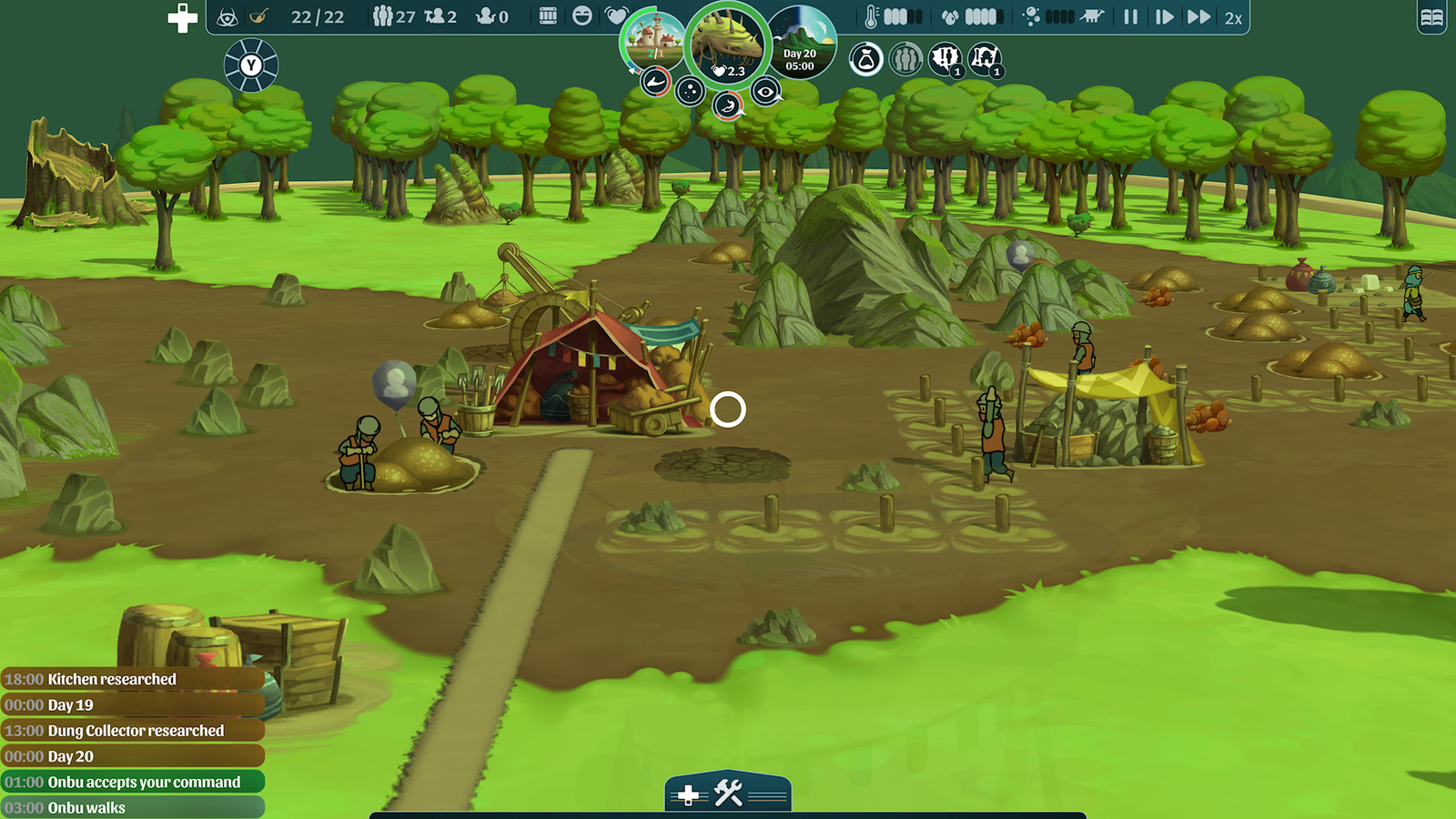Viewport: 1456px width, 819px height.
Task: Open the Onbu stomach status icon
Action: coord(726,106)
